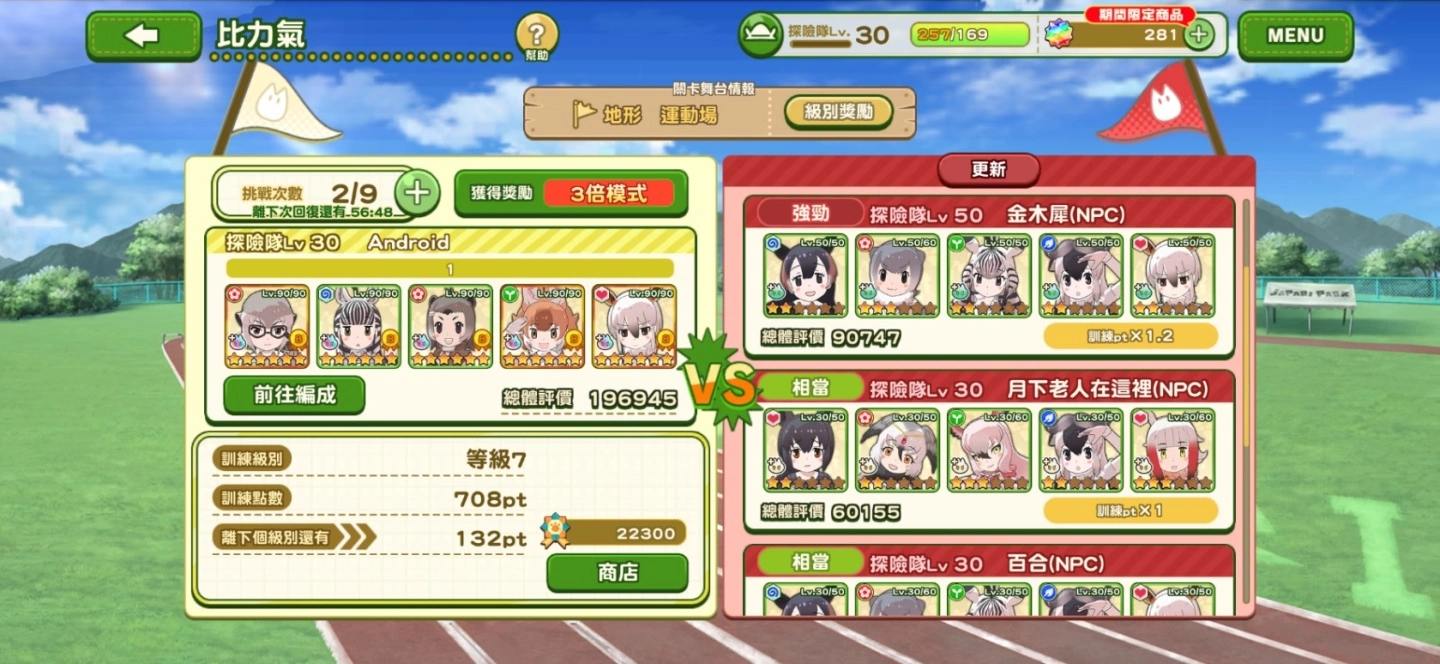Go back with the arrow button
1440x664 pixels.
click(143, 36)
